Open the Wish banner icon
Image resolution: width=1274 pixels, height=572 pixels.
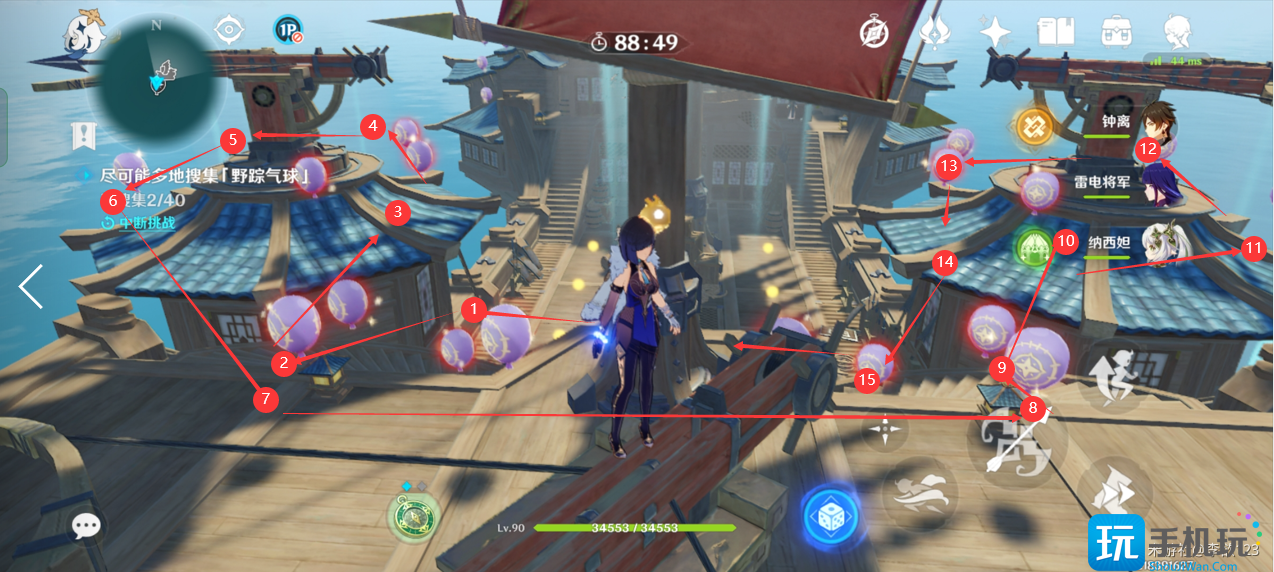click(x=934, y=32)
